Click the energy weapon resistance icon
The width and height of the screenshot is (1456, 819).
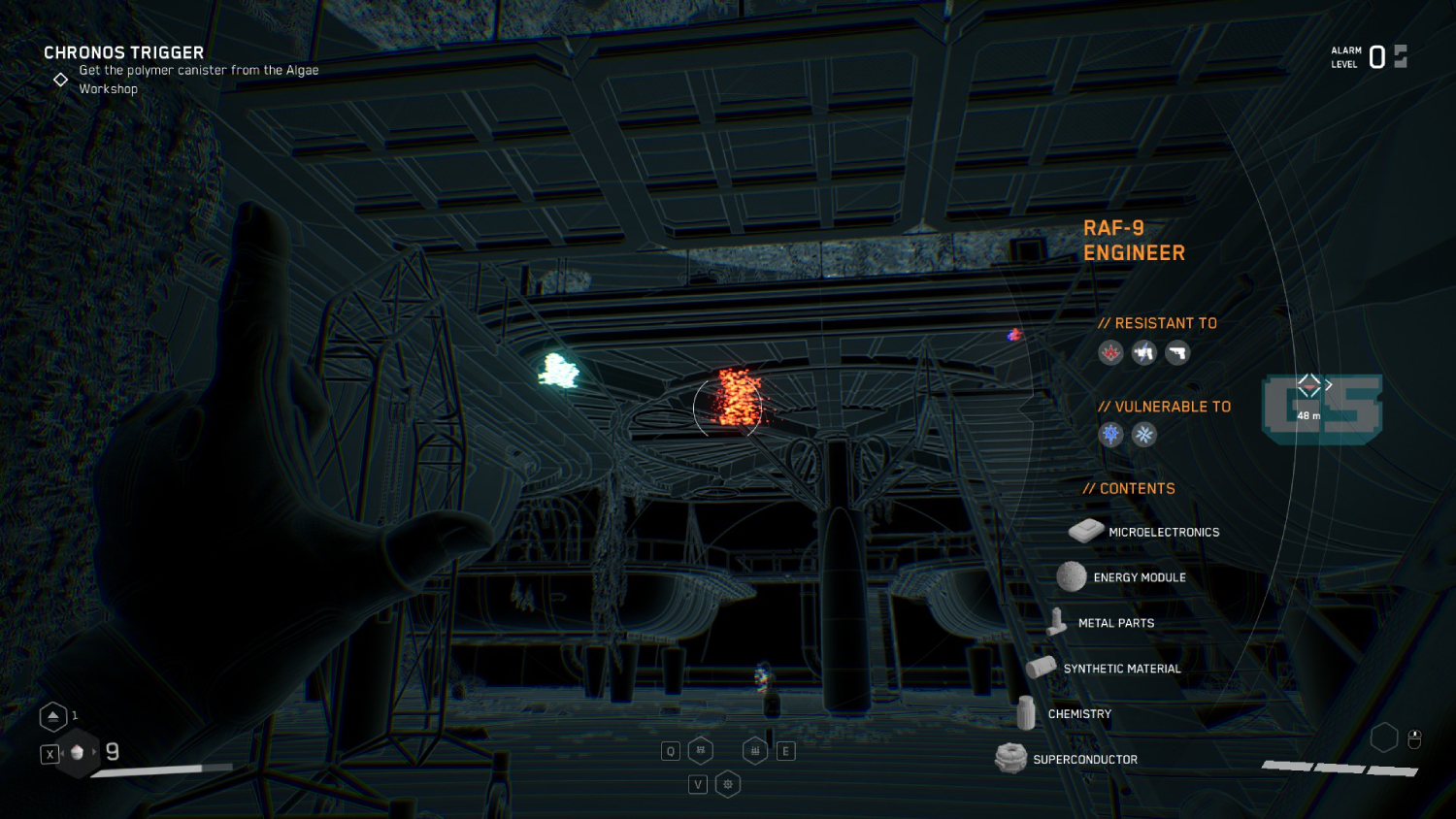click(x=1143, y=352)
